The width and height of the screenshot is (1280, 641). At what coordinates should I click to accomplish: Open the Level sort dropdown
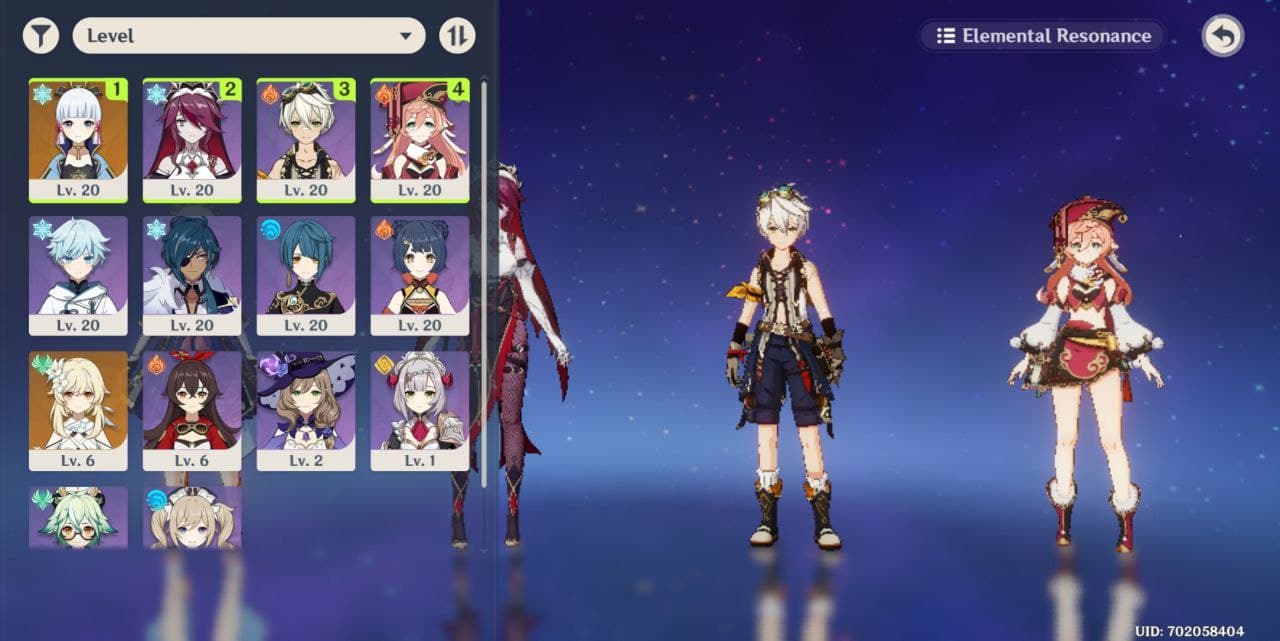tap(249, 36)
